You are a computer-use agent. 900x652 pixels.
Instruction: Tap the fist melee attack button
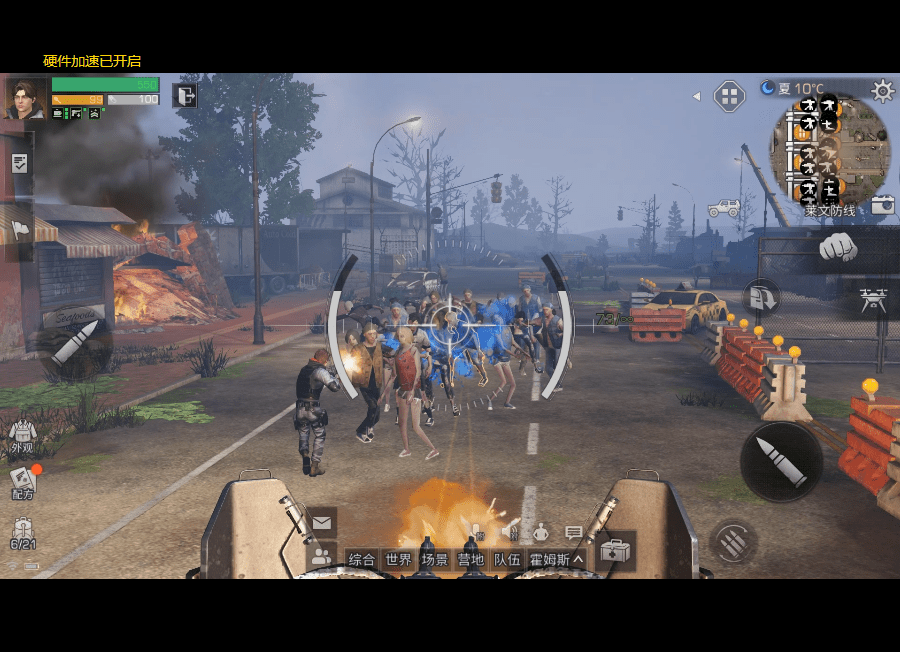[x=838, y=247]
